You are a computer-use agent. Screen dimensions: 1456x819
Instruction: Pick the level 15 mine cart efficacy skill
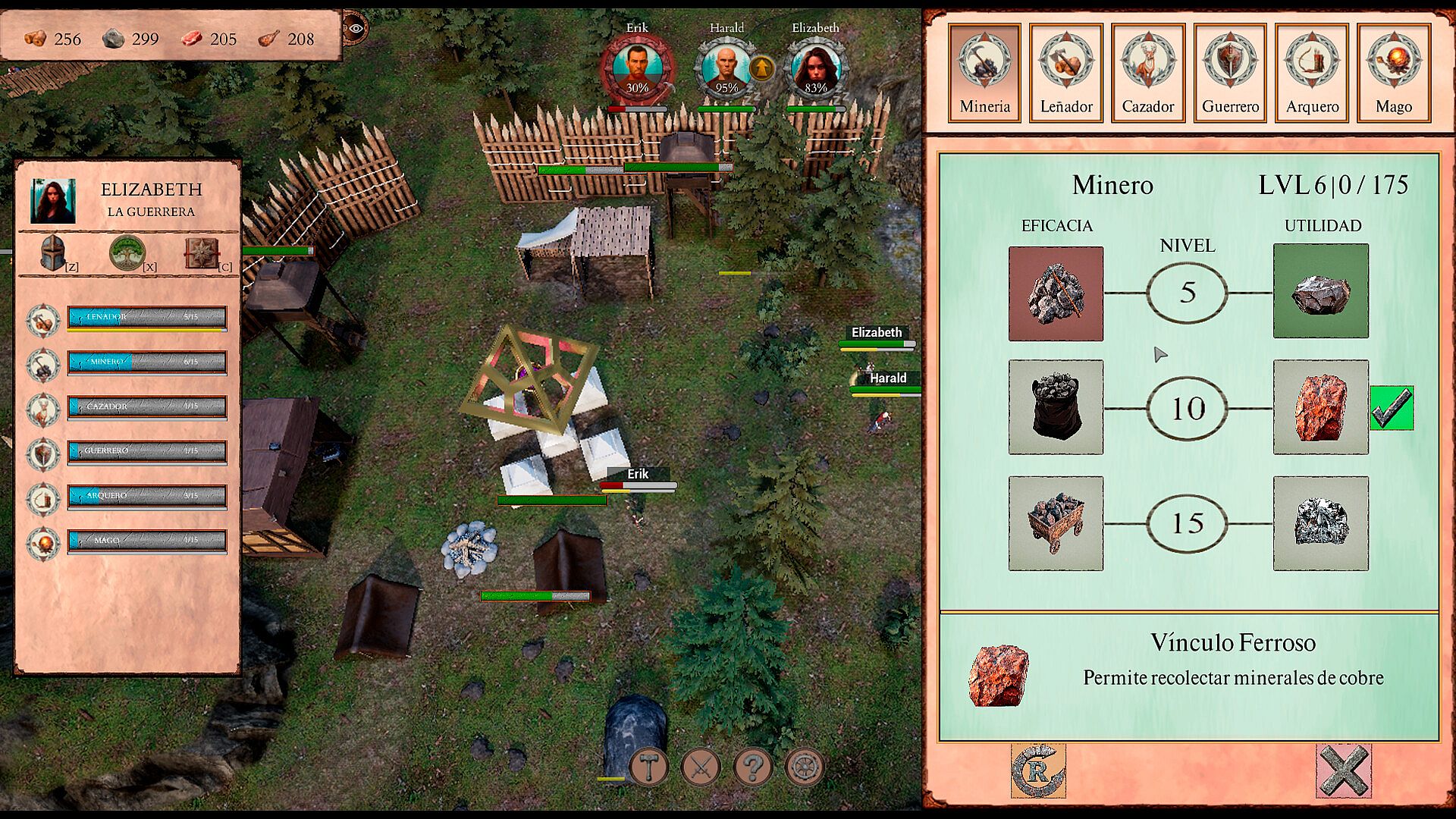point(1056,523)
